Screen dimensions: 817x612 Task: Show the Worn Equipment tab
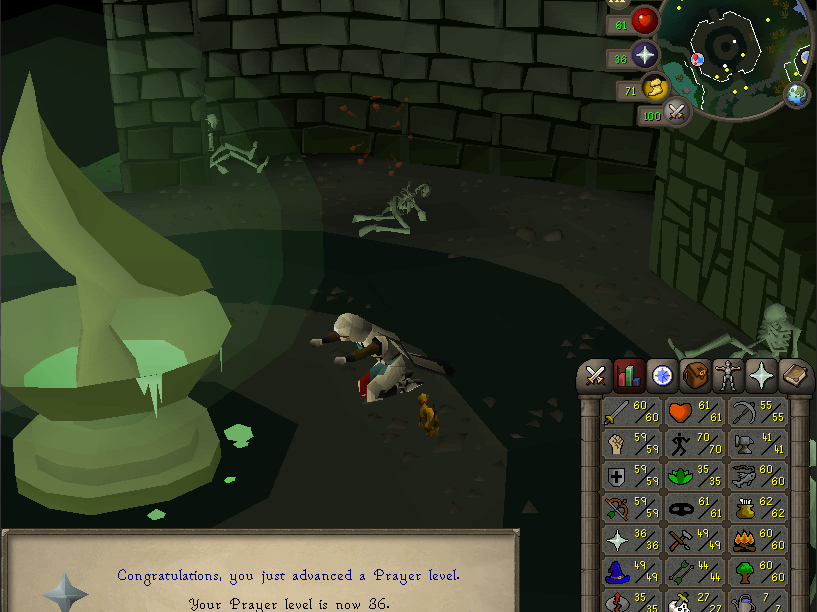pos(728,376)
